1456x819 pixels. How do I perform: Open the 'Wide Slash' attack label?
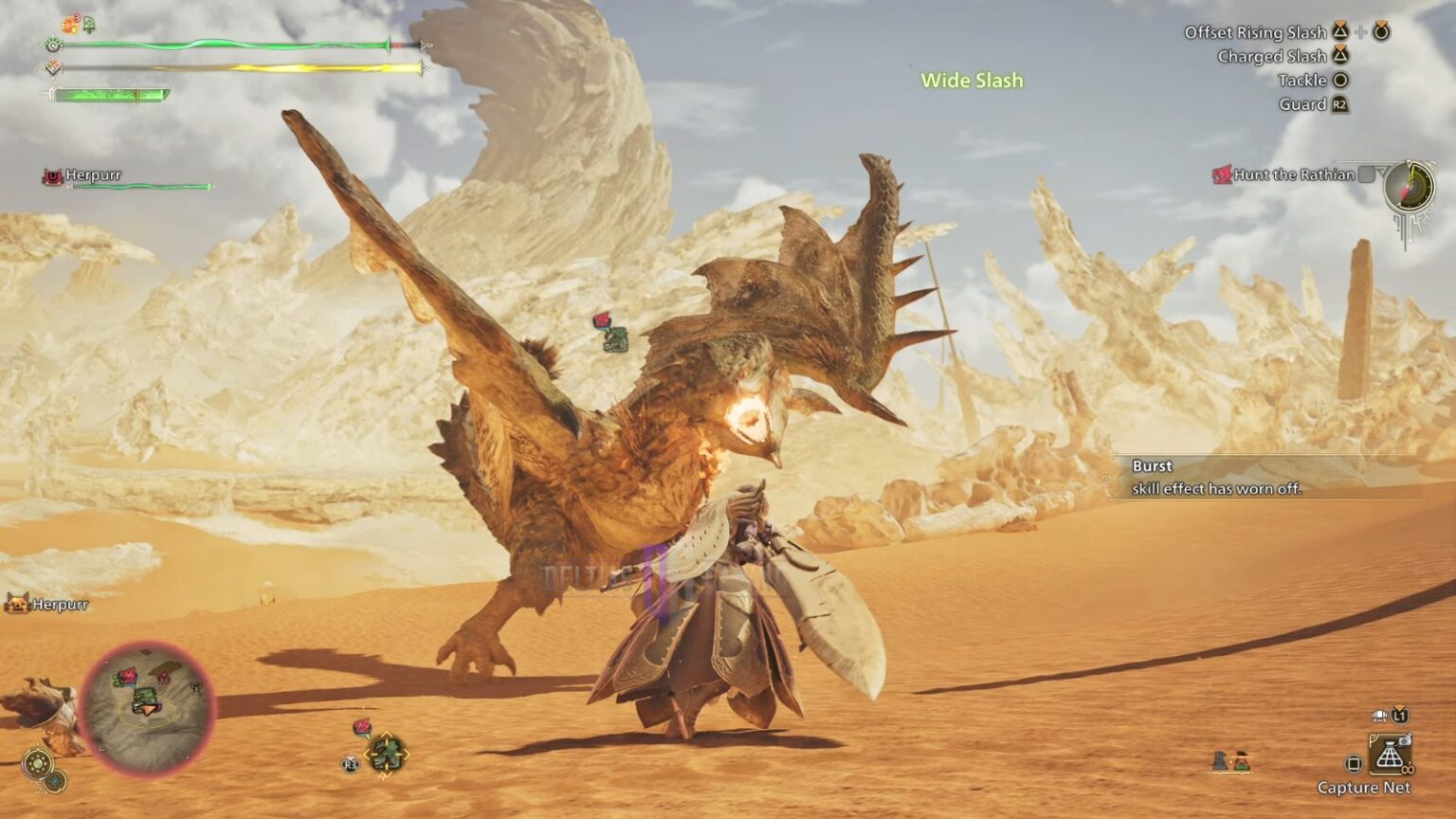click(972, 81)
